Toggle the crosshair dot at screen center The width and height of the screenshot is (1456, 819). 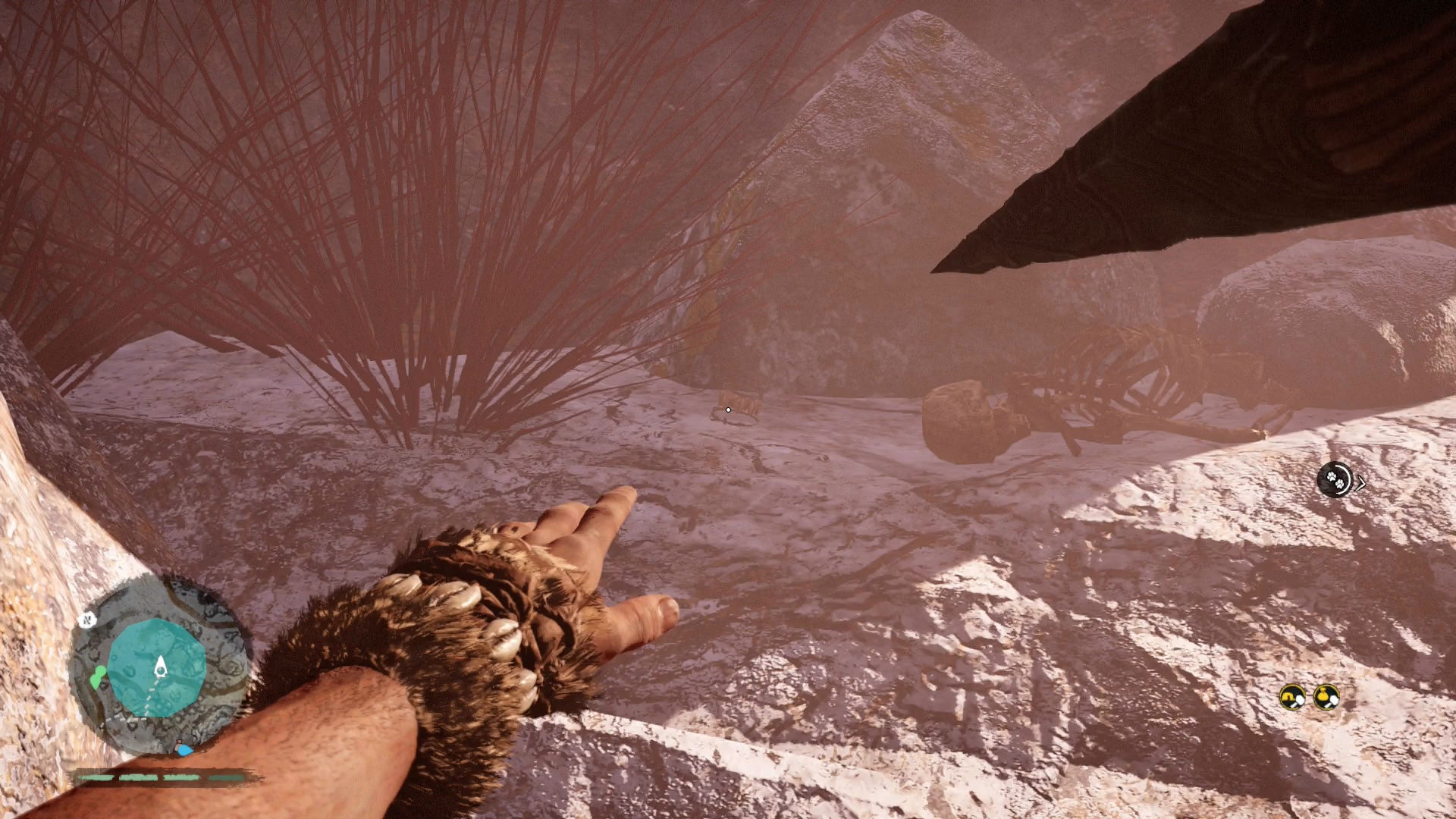(727, 409)
